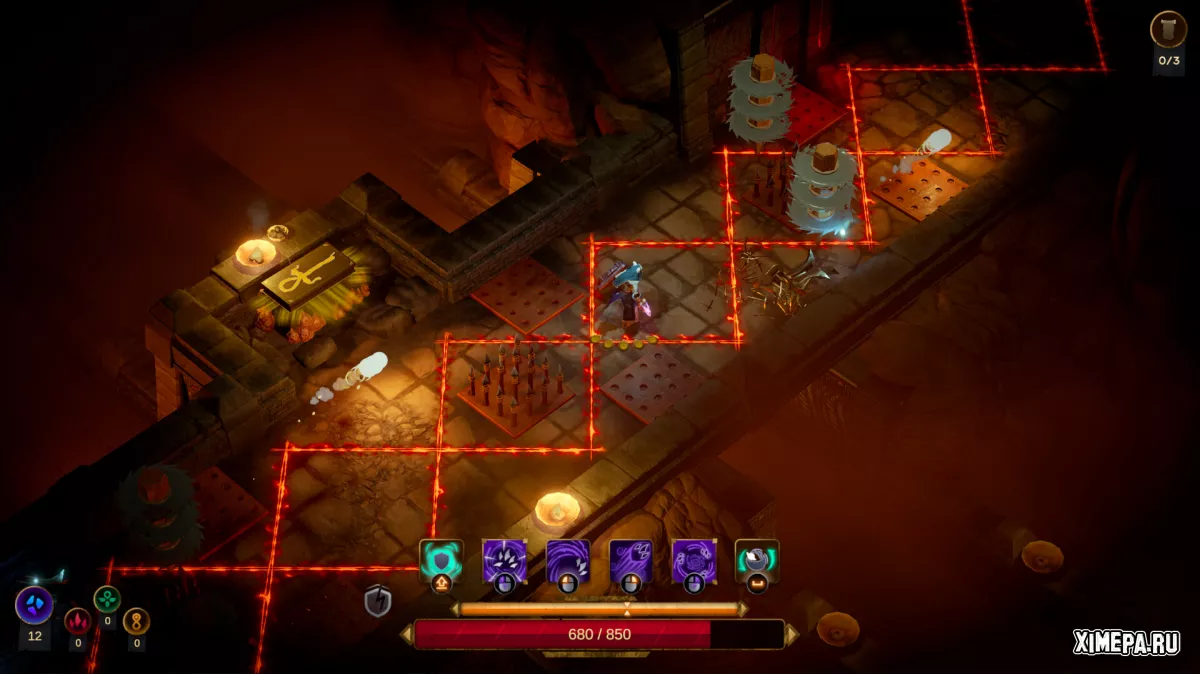The height and width of the screenshot is (674, 1200).
Task: Choose the green leaf resource icon
Action: click(107, 599)
